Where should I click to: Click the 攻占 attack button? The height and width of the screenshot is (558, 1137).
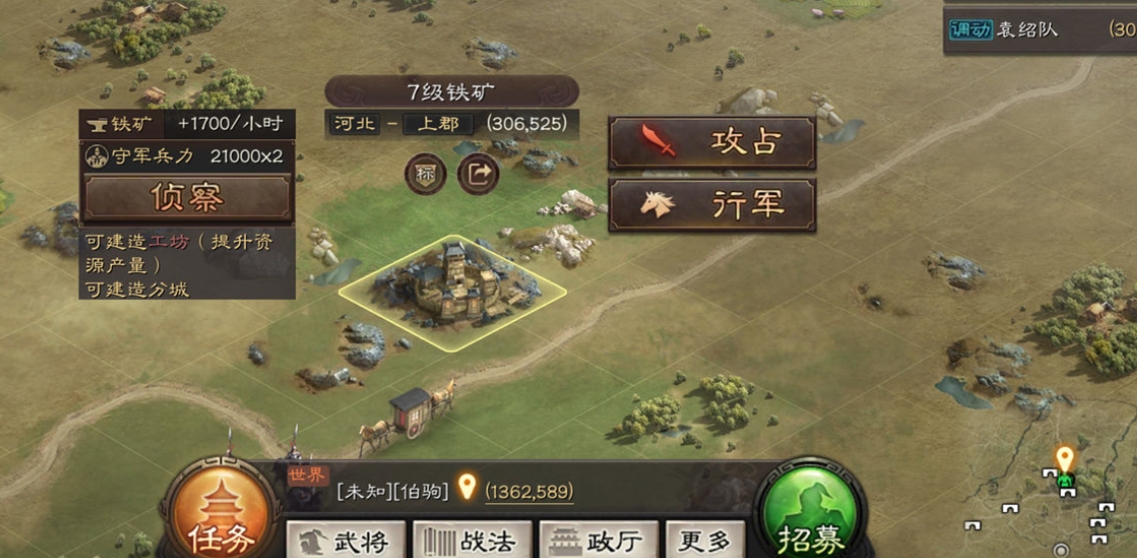pos(711,143)
